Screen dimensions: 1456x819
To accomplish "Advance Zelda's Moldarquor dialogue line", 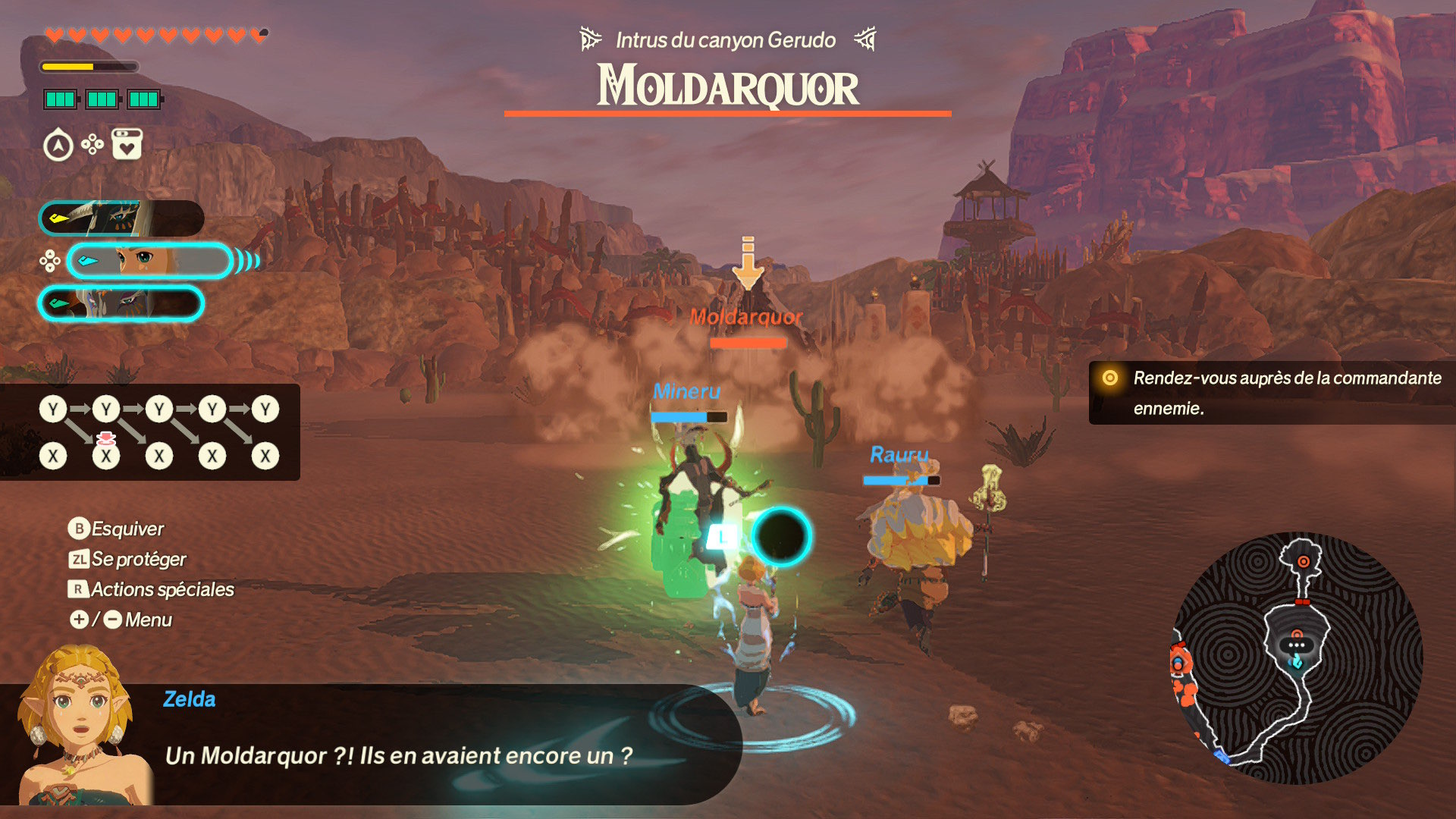I will point(398,755).
